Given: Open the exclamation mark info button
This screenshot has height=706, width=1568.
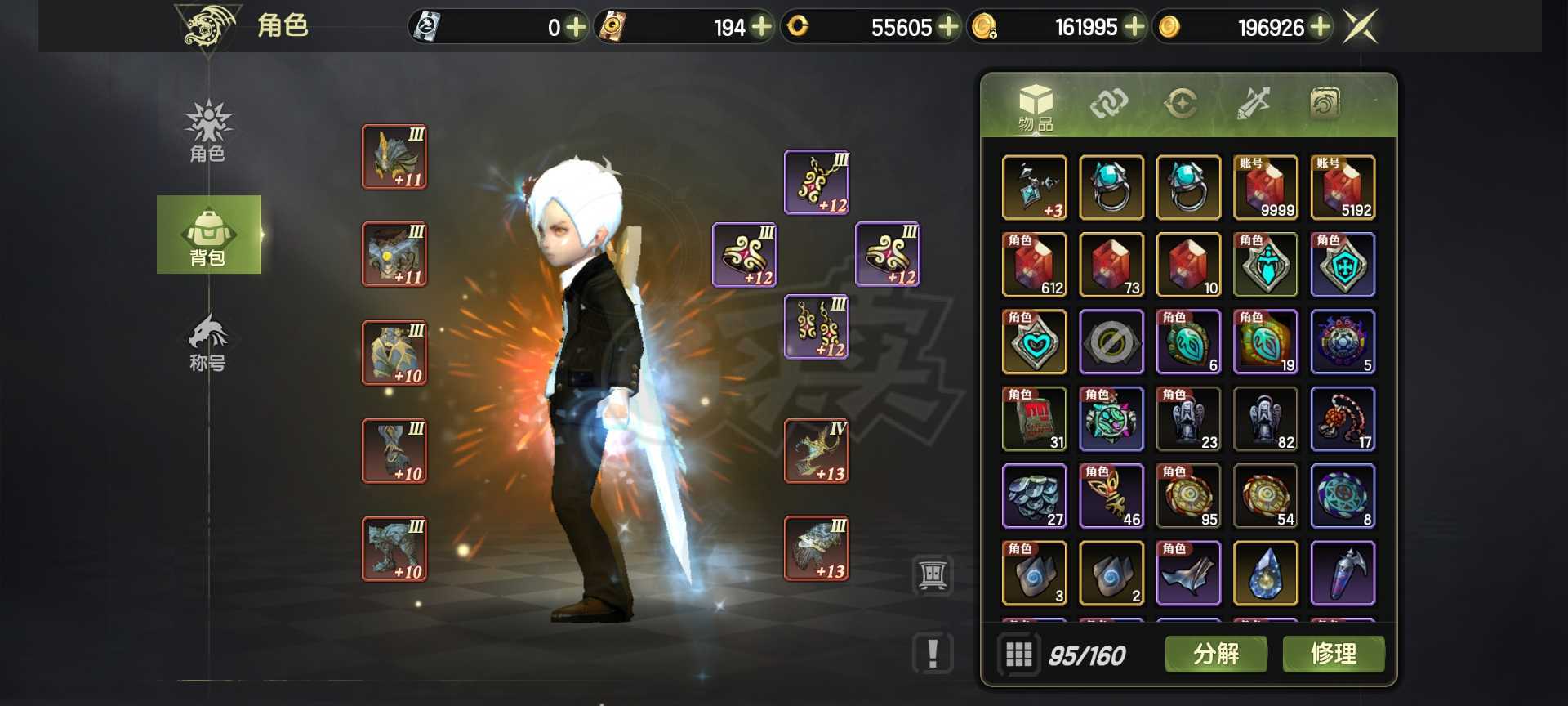Looking at the screenshot, I should tap(933, 654).
